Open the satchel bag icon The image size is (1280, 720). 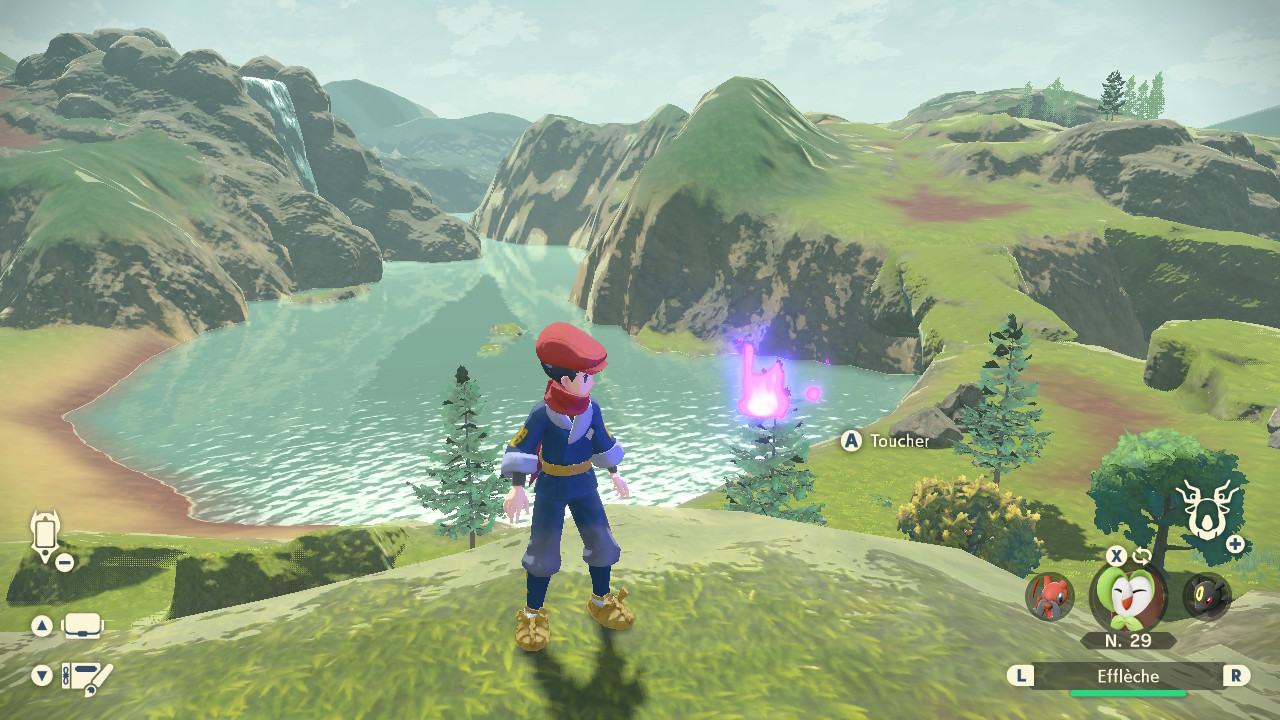[83, 627]
